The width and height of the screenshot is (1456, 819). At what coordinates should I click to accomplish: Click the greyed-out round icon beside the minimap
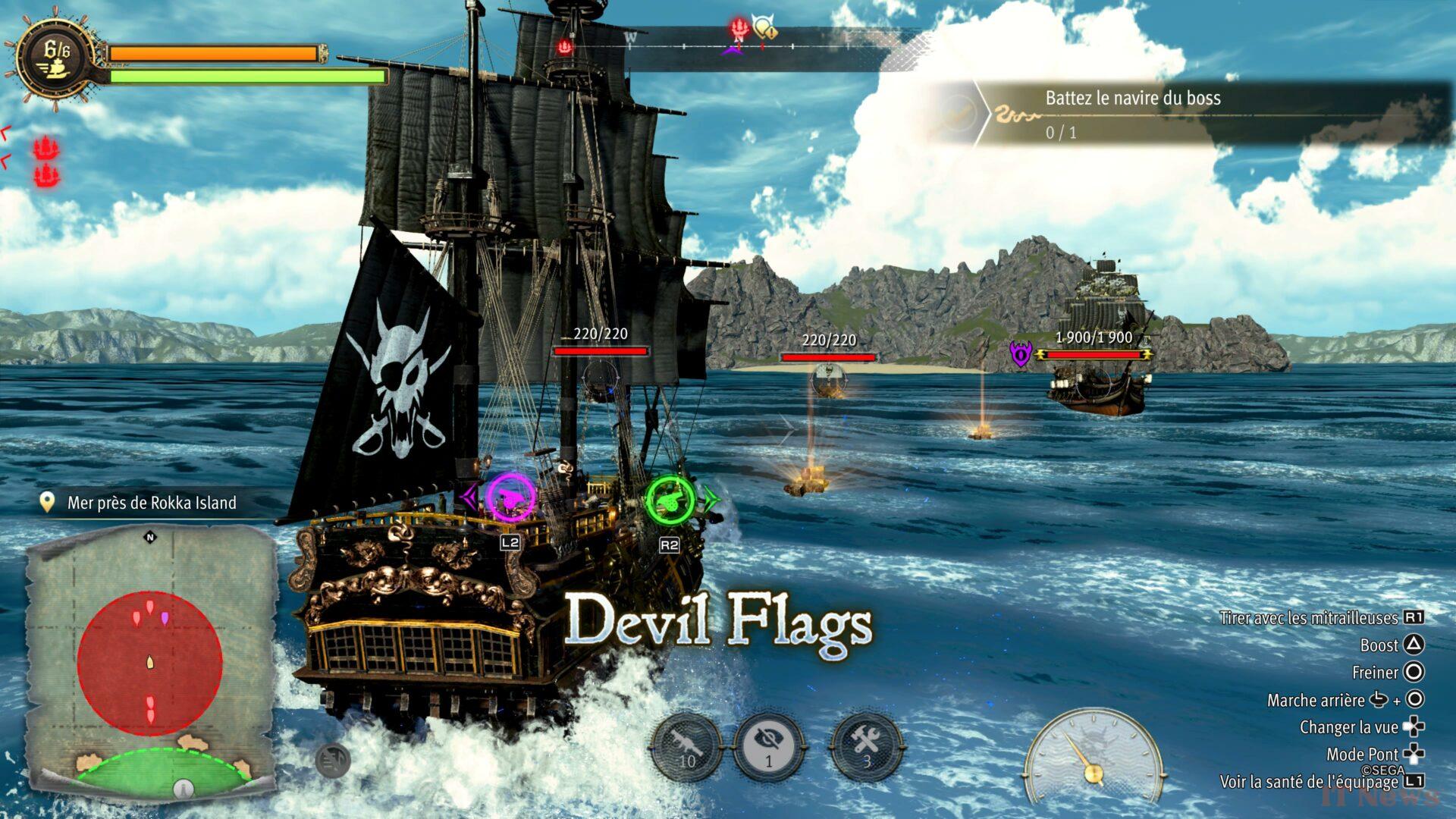[x=332, y=759]
